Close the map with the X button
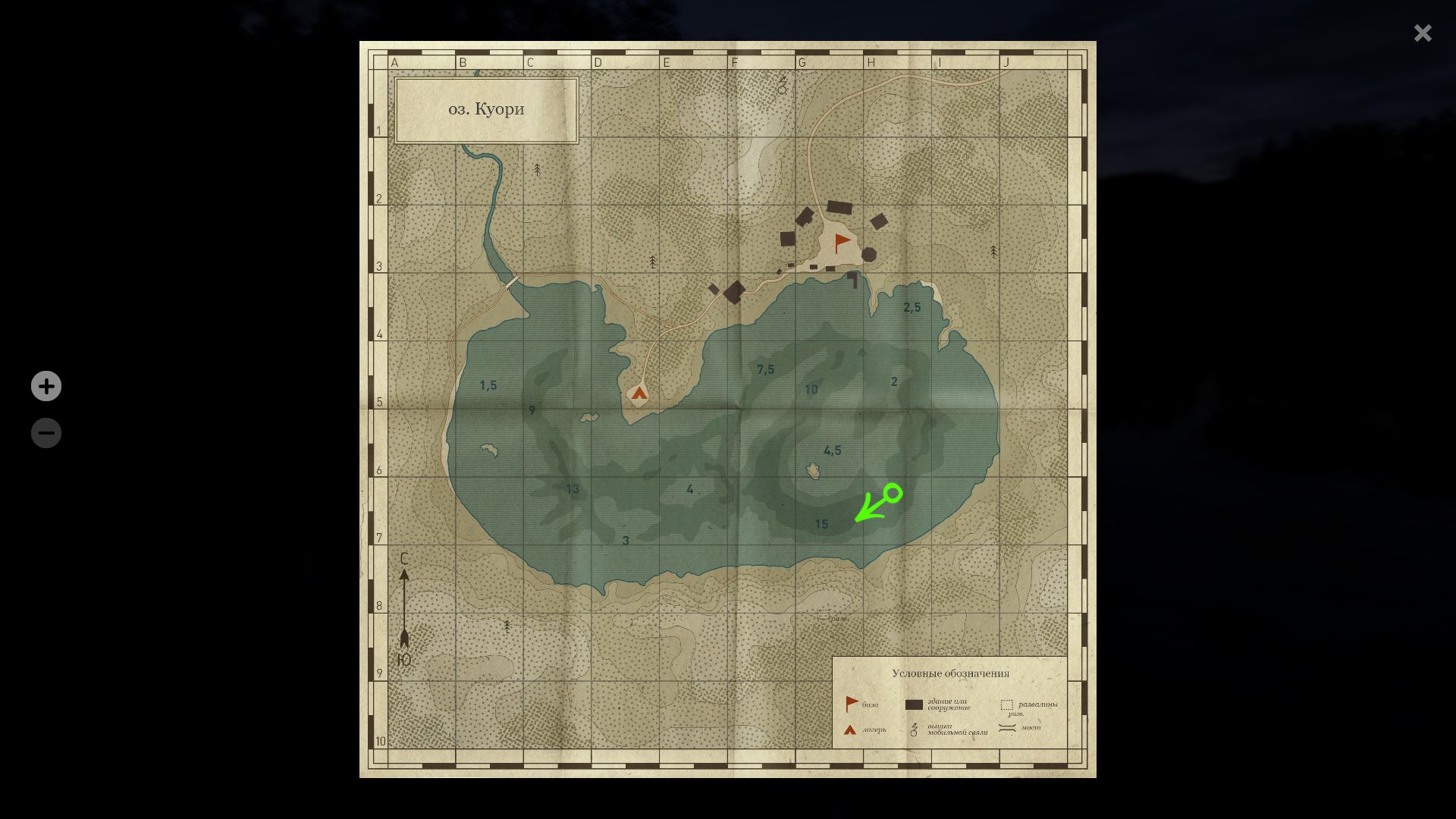1456x819 pixels. 1423,33
